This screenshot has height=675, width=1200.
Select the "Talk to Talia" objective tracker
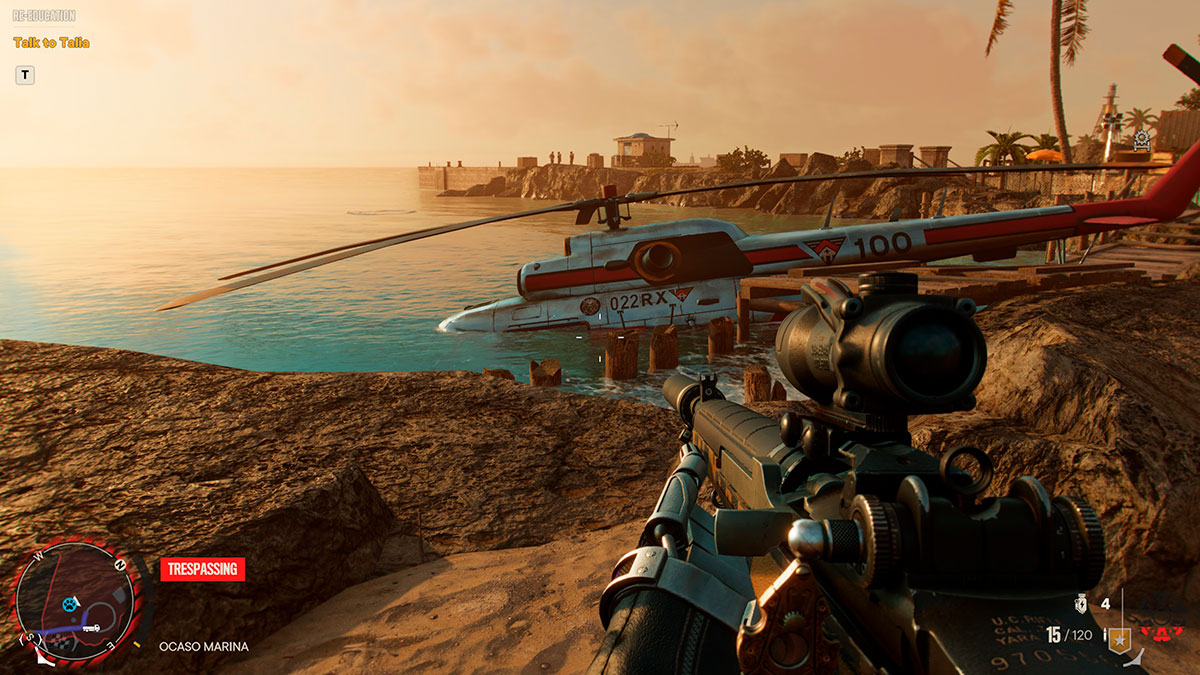tap(51, 43)
